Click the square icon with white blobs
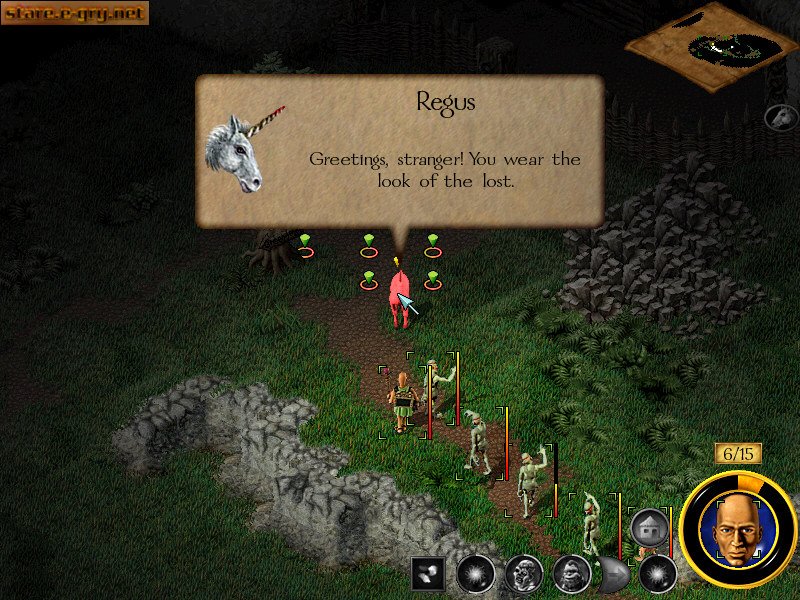Image resolution: width=800 pixels, height=600 pixels. coord(427,574)
